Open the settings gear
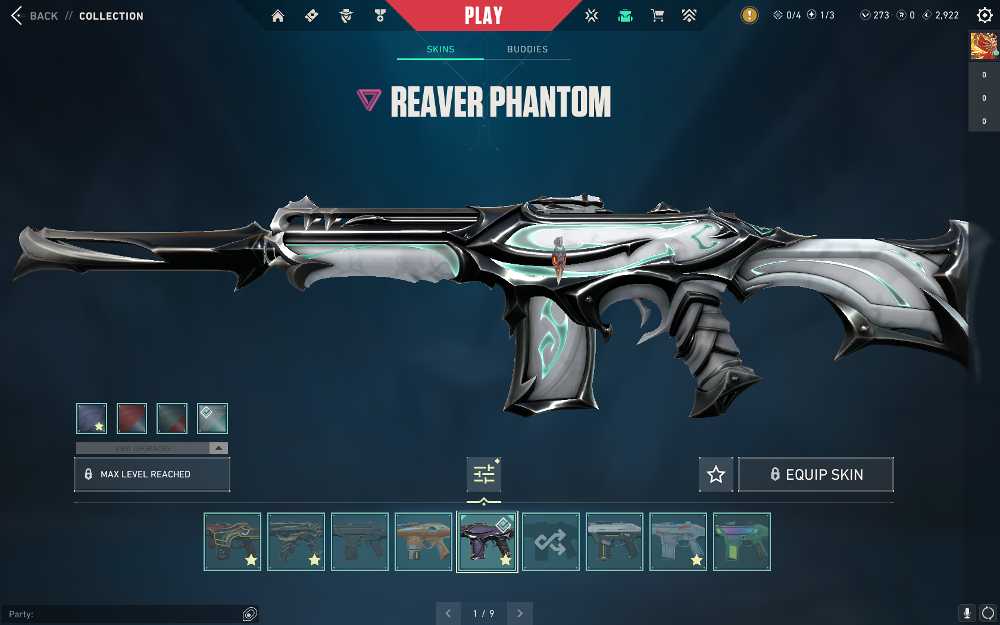 [x=984, y=16]
